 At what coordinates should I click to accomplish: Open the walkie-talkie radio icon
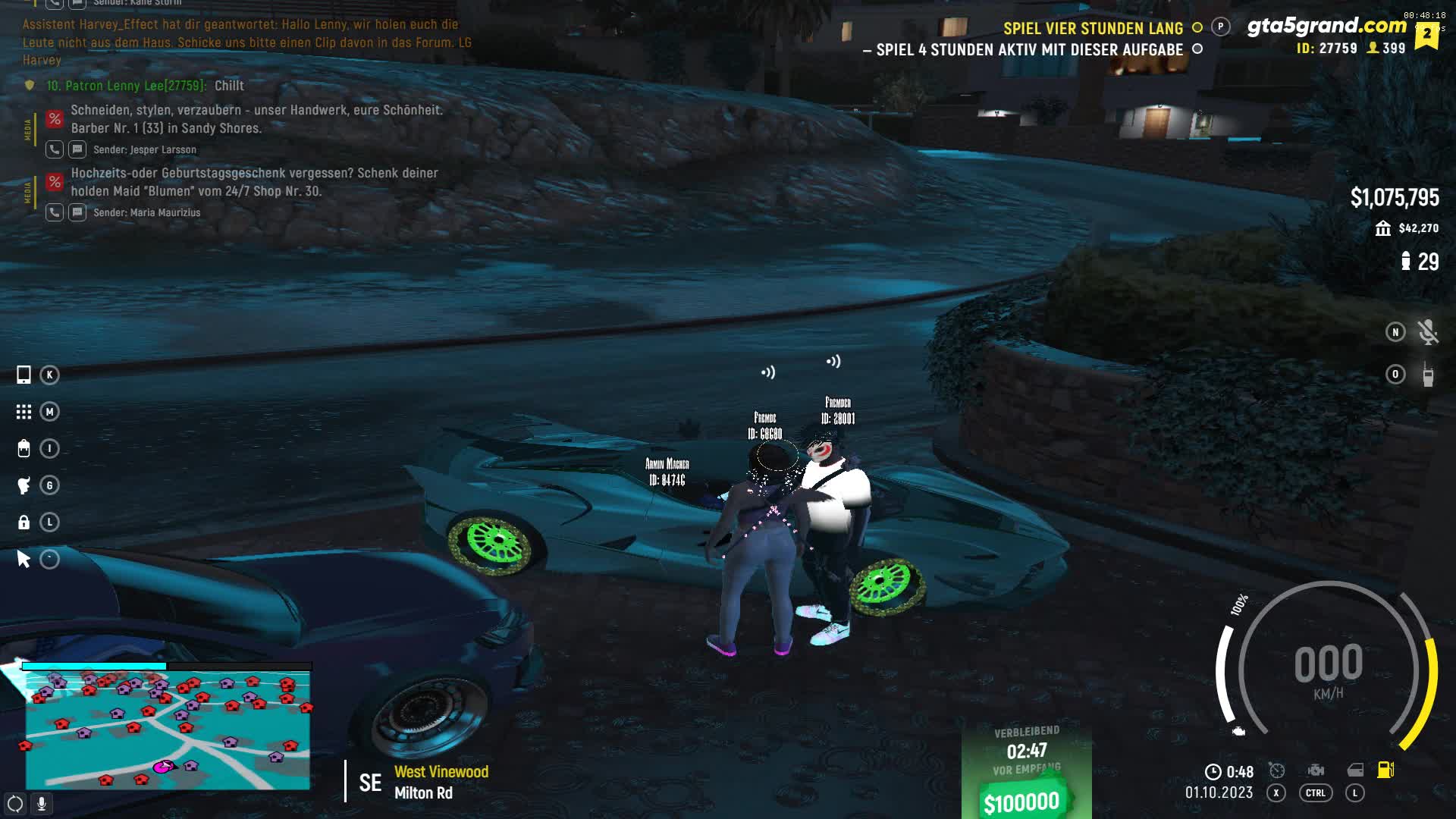click(x=1427, y=375)
